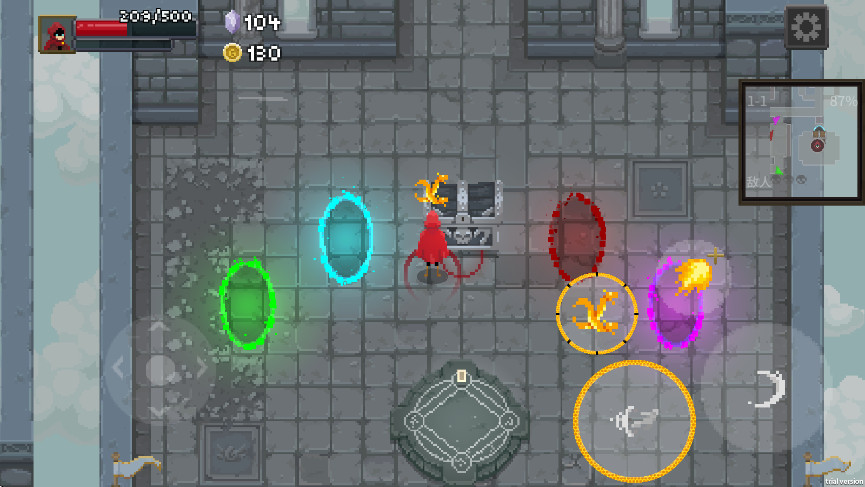This screenshot has height=487, width=865.
Task: Use the basic attack button
Action: [634, 421]
